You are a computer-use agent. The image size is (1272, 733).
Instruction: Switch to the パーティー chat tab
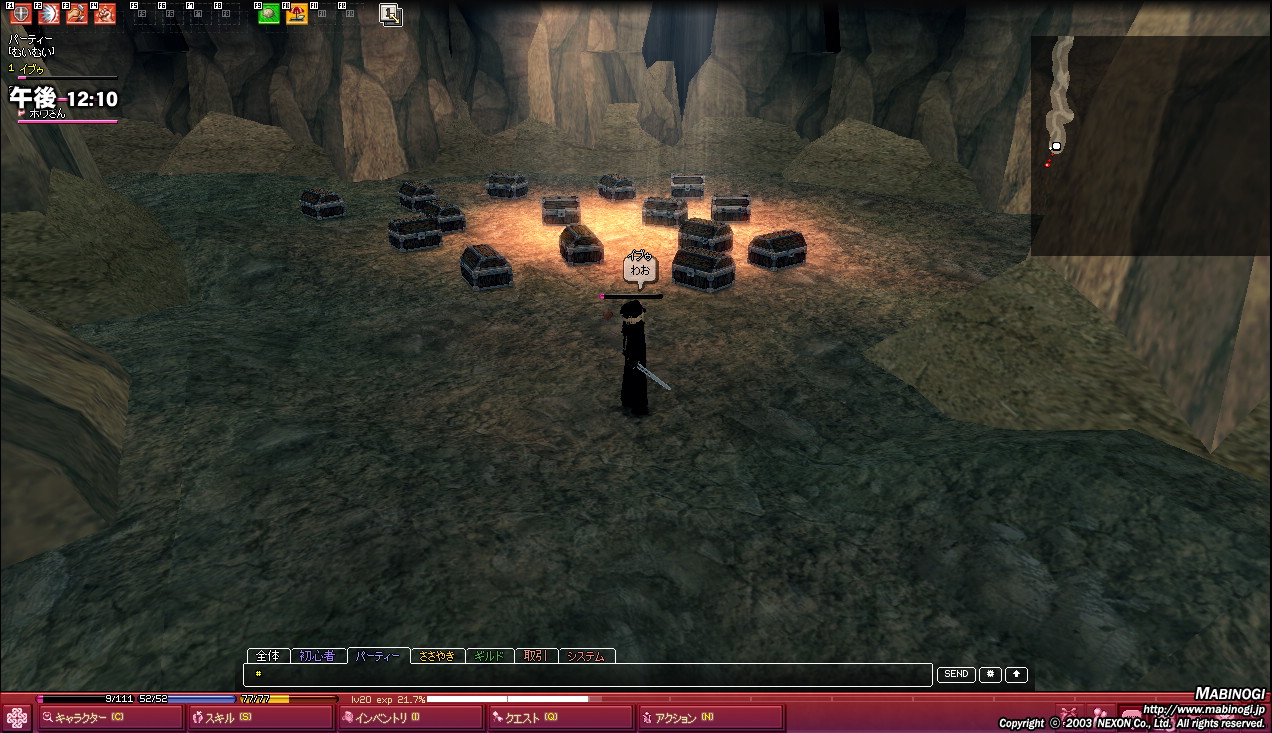click(x=376, y=656)
